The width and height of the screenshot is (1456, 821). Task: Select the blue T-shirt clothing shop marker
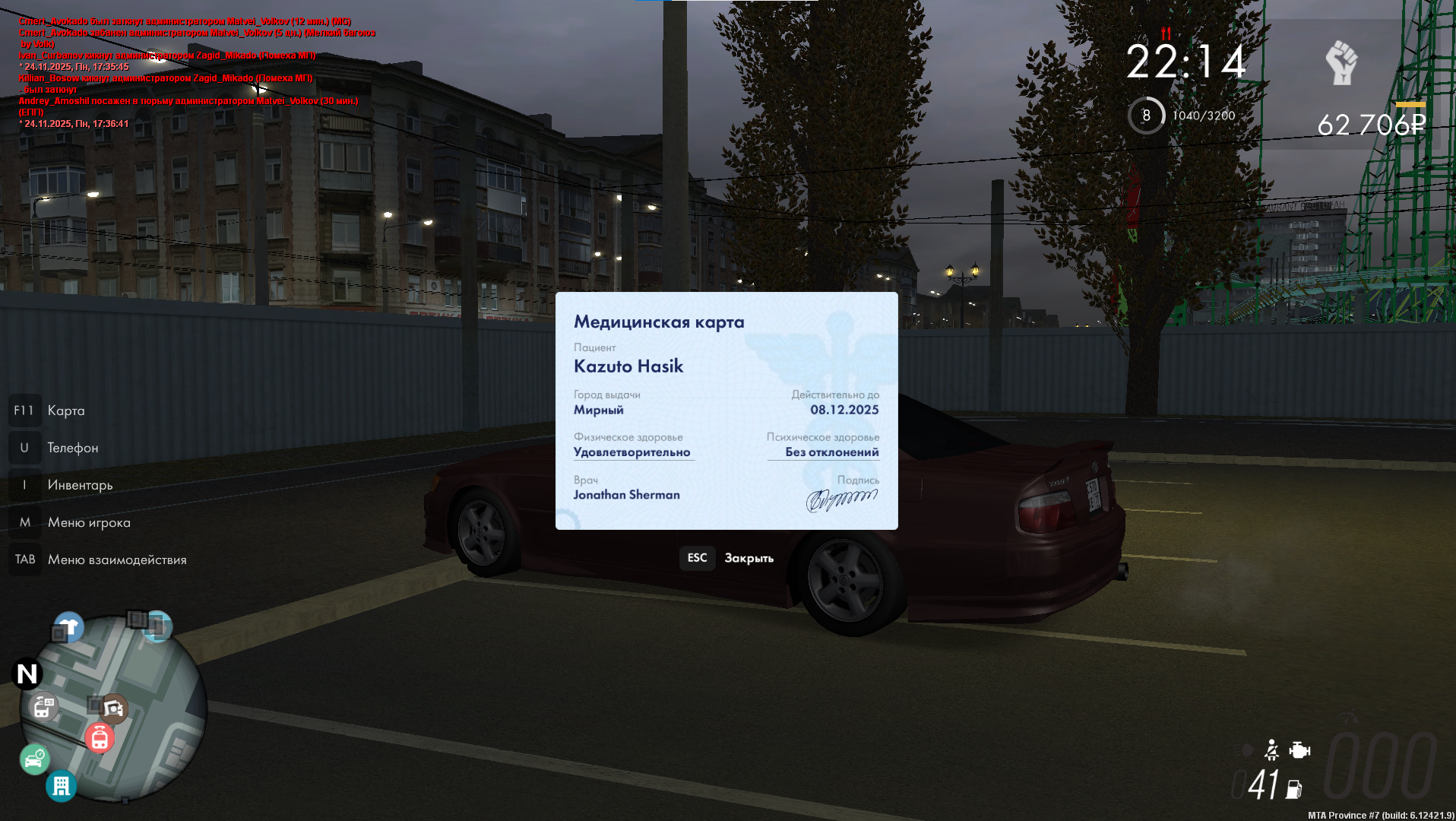point(69,627)
